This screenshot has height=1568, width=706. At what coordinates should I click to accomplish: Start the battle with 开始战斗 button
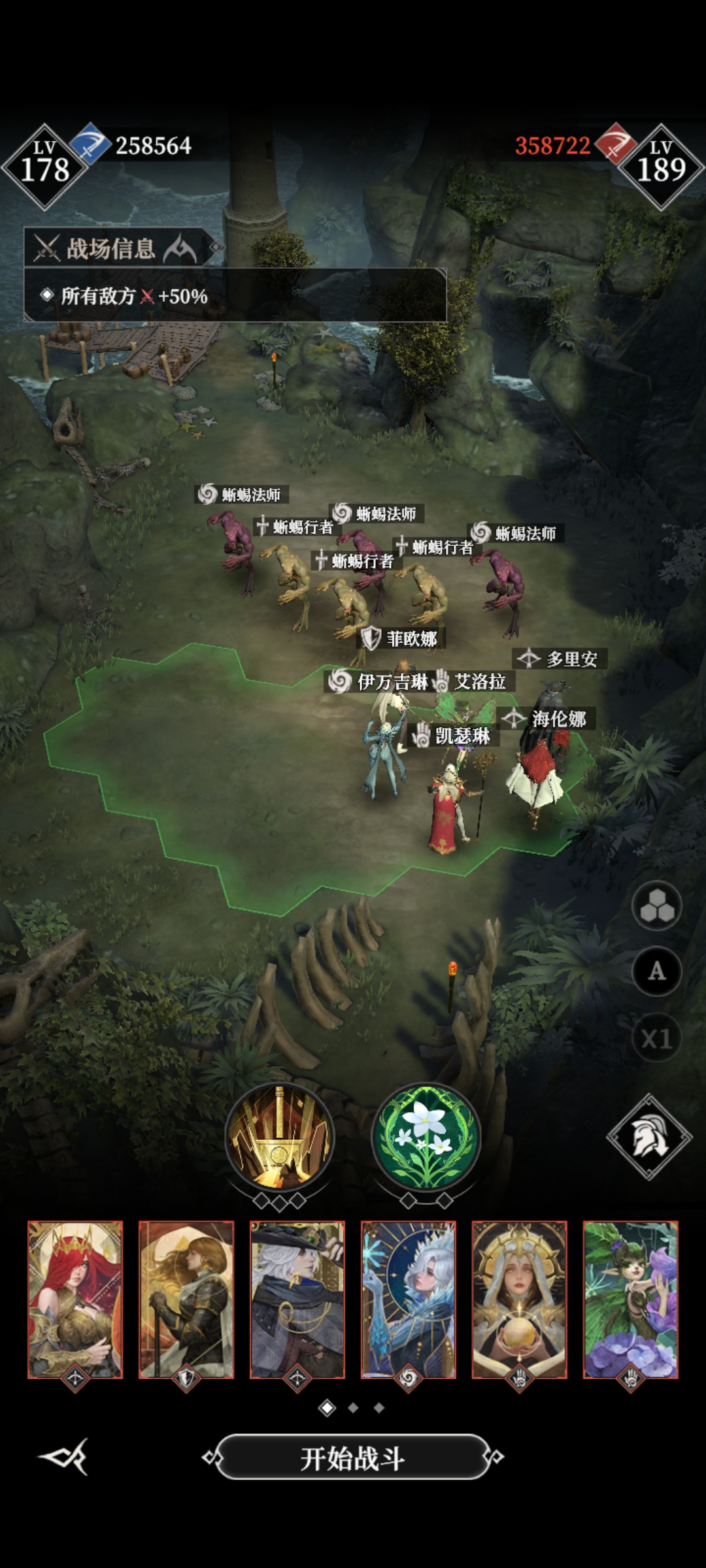pyautogui.click(x=352, y=1458)
